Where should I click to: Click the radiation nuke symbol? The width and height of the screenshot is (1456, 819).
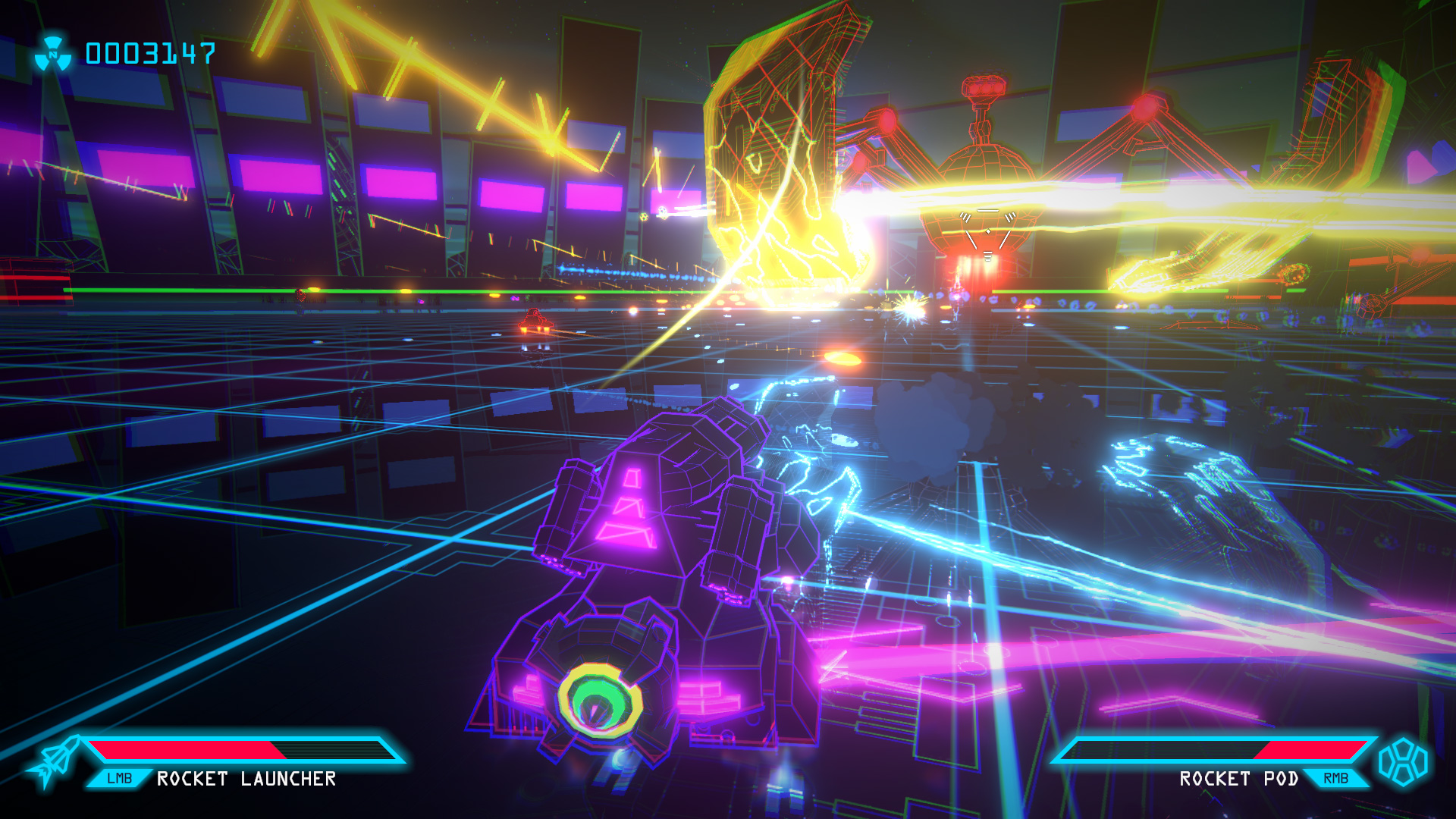(53, 54)
